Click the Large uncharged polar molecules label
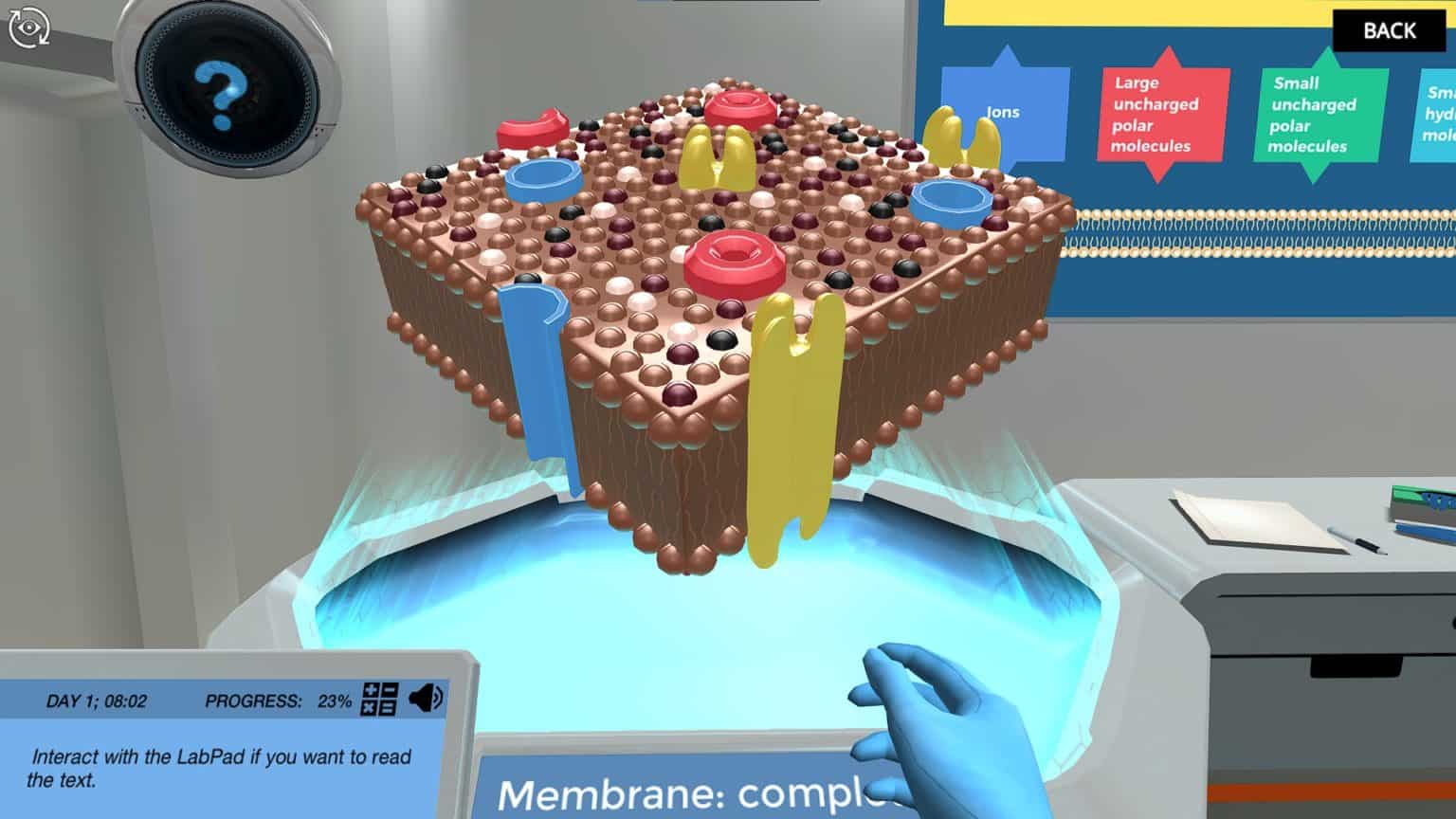The height and width of the screenshot is (819, 1456). pos(1156,116)
